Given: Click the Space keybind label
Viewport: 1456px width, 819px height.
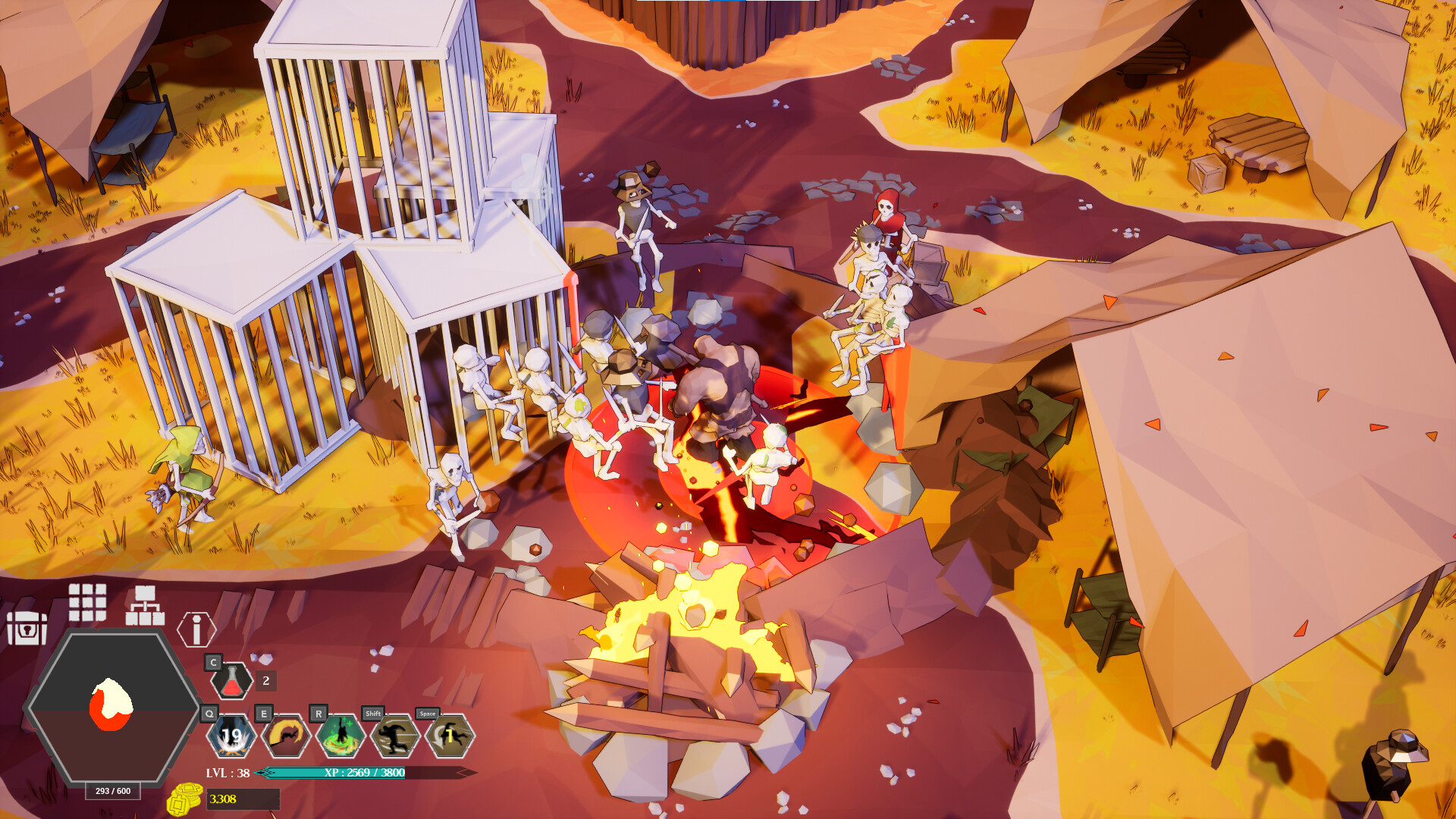Looking at the screenshot, I should [x=427, y=714].
